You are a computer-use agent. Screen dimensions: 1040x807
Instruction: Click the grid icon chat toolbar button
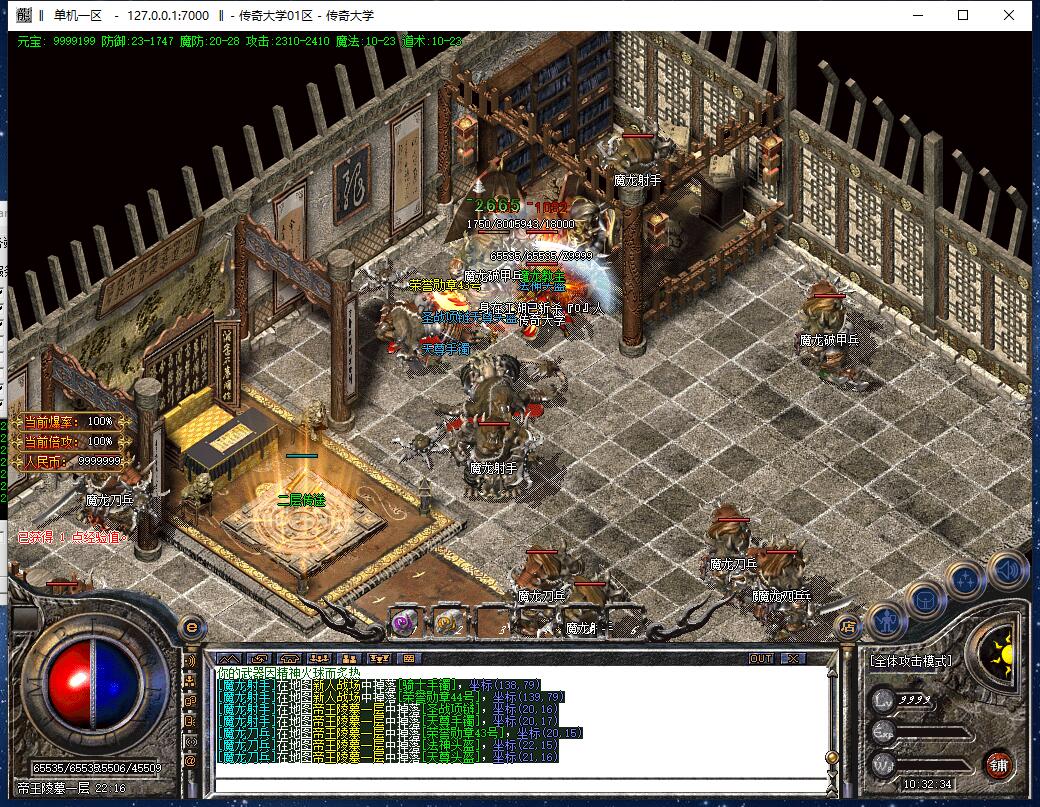tap(407, 658)
